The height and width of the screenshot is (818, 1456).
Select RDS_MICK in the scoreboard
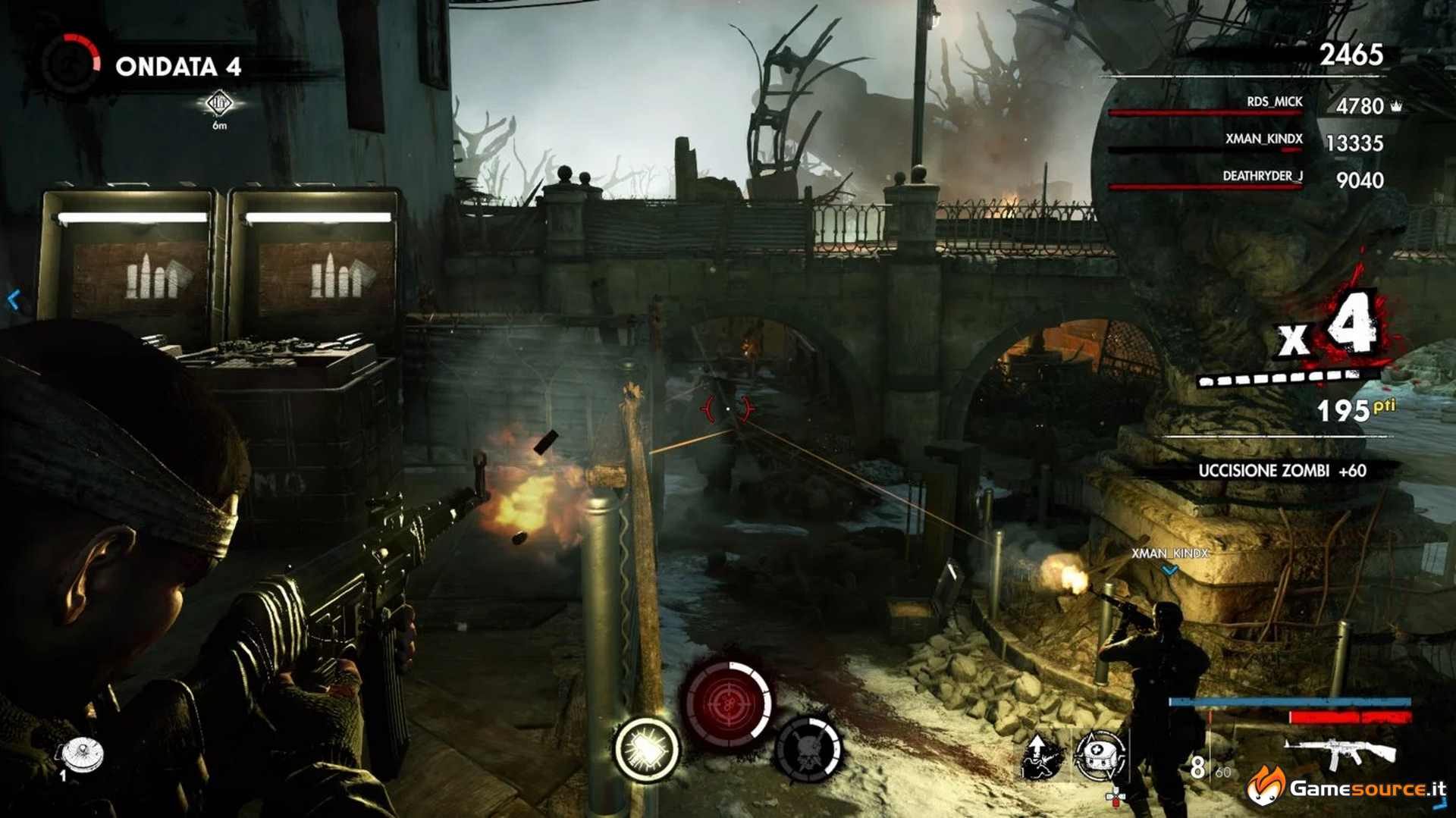click(1274, 102)
